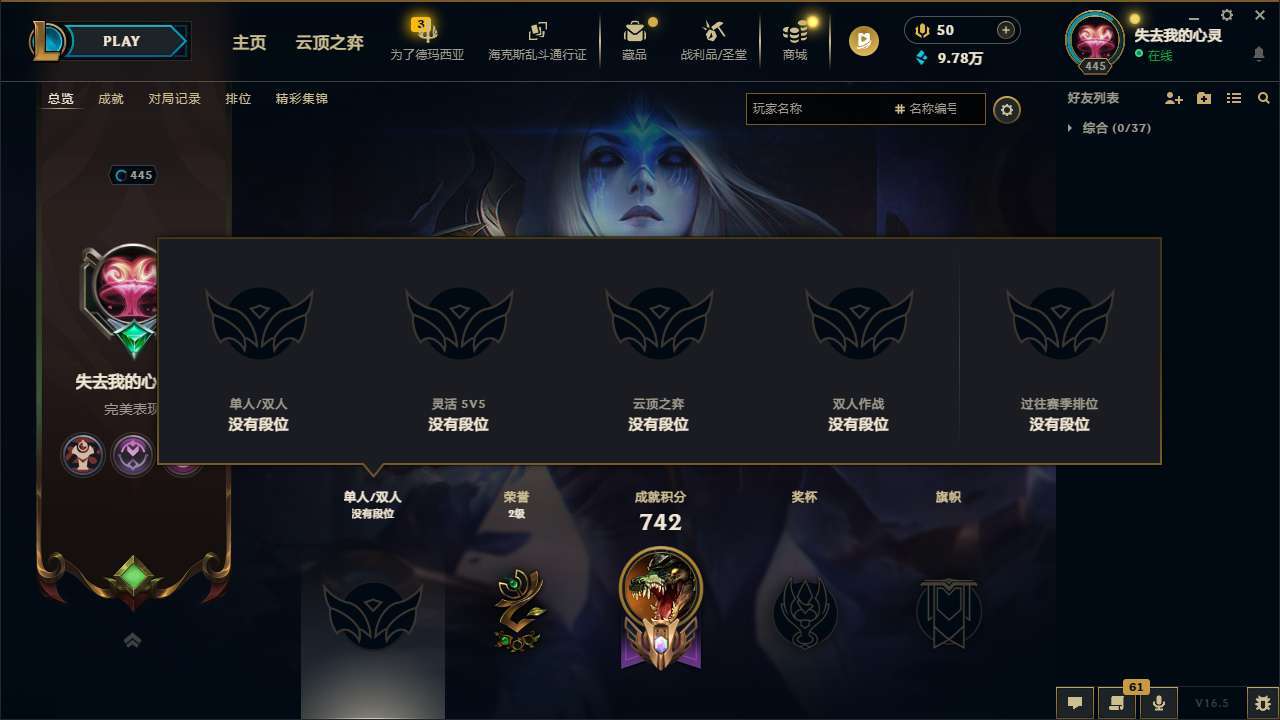Open the 海克斯乱斗通行证 pass
This screenshot has width=1280, height=720.
pyautogui.click(x=536, y=43)
